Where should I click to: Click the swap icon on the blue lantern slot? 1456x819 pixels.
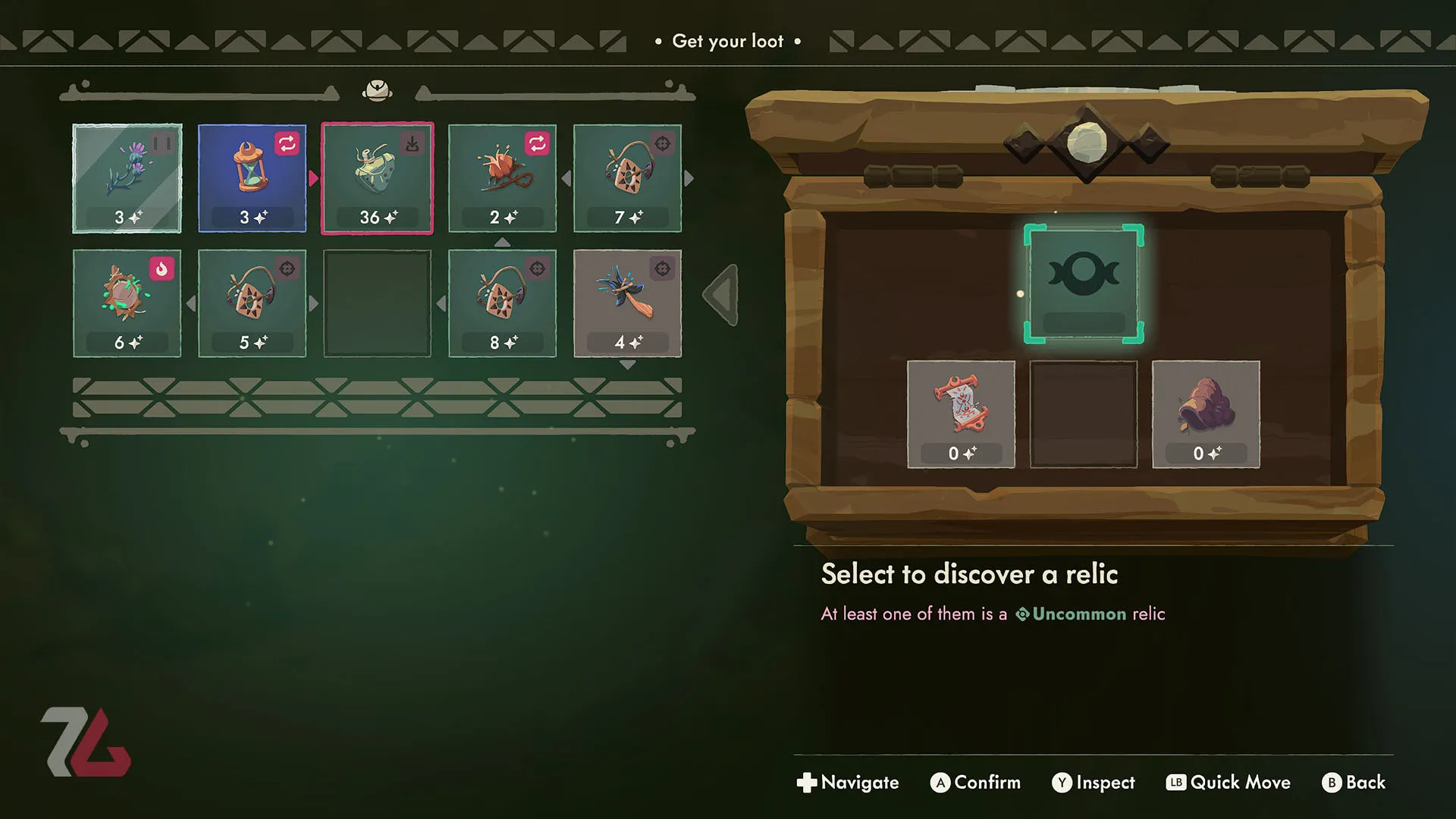point(287,144)
